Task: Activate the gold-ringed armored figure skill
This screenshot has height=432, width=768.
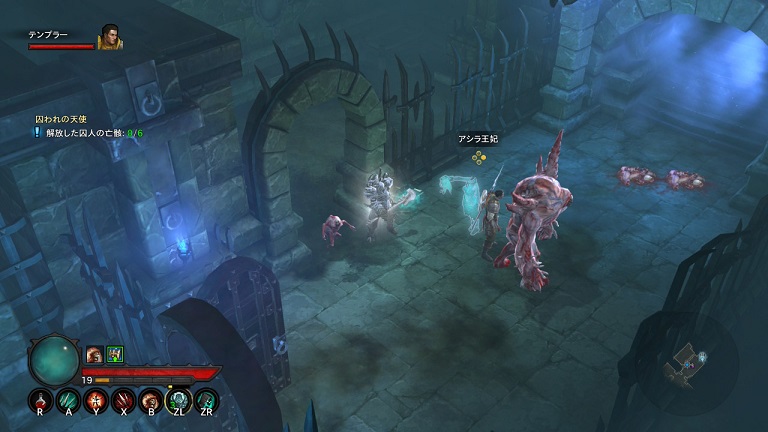Action: (x=179, y=401)
